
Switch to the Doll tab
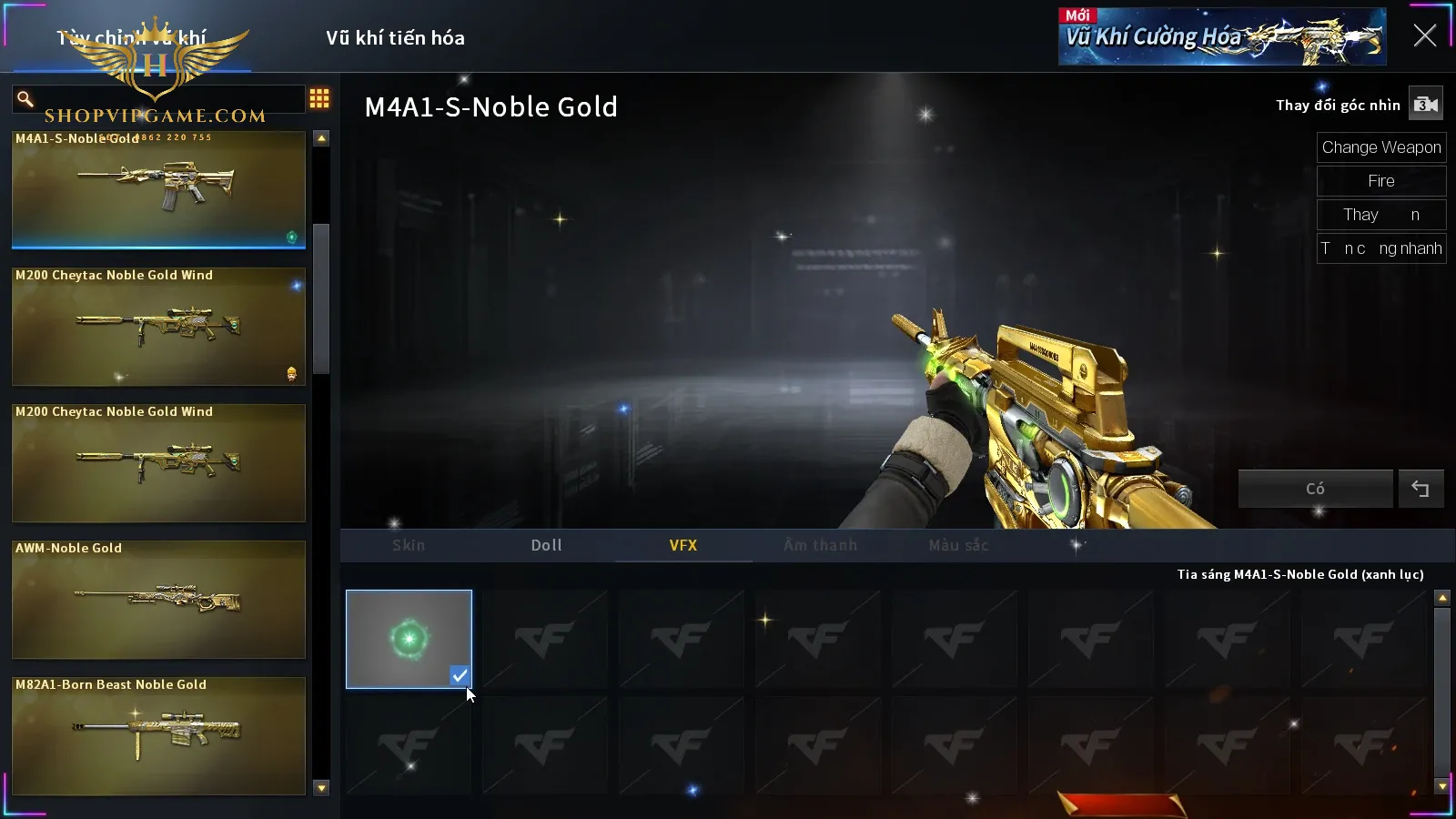[546, 545]
